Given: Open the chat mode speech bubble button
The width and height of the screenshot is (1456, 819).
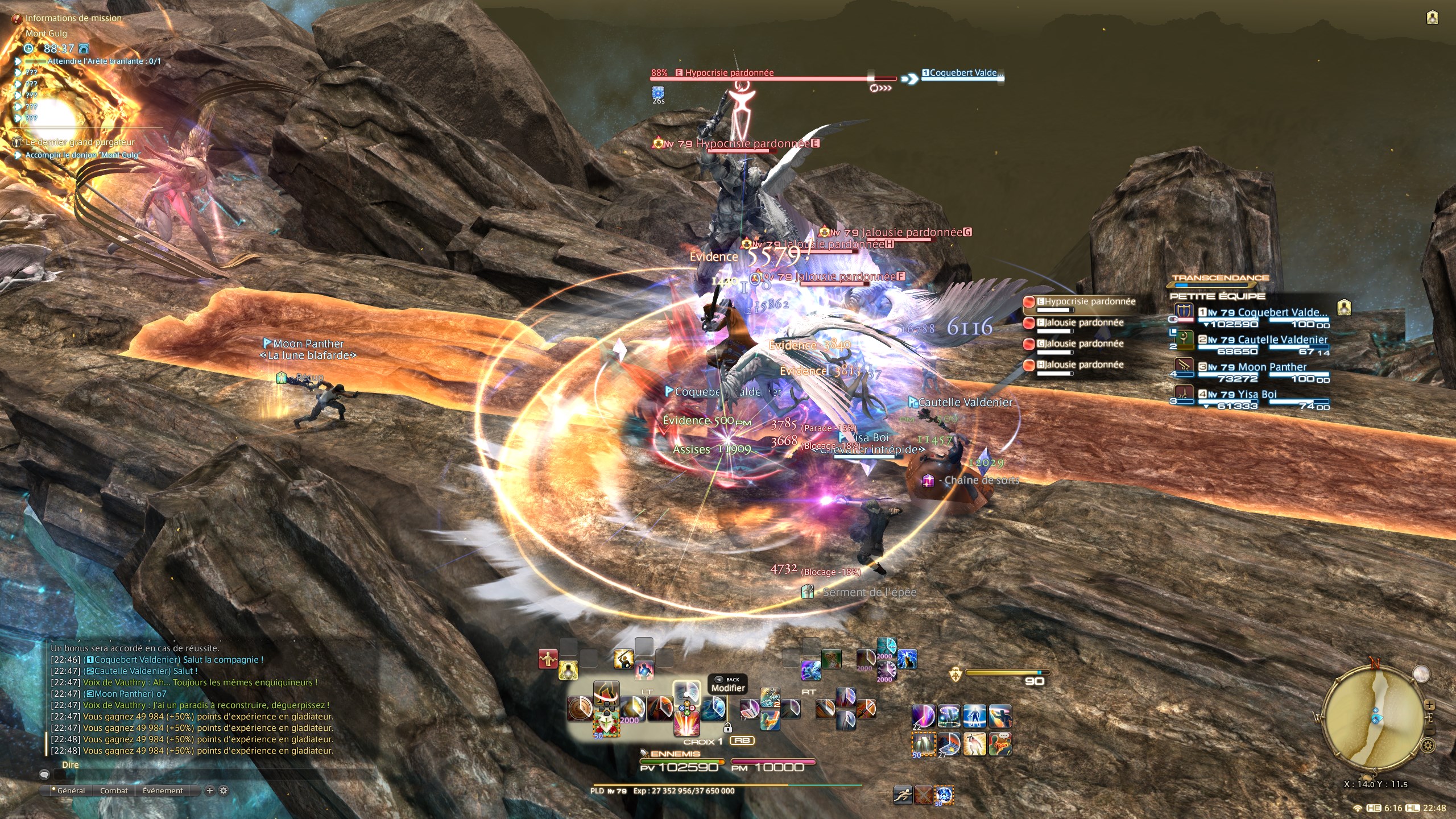Looking at the screenshot, I should (x=44, y=774).
